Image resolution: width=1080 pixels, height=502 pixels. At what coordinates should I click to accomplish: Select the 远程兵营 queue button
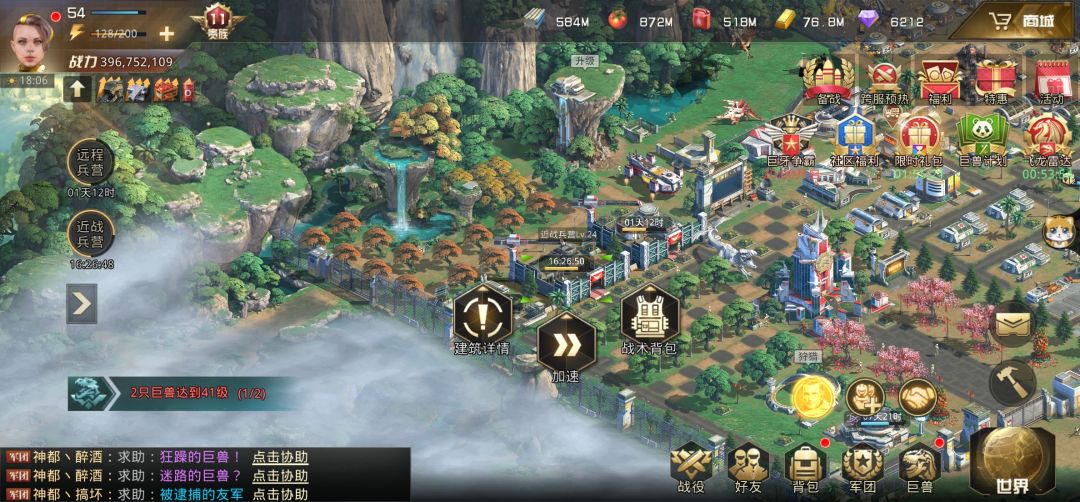tap(91, 162)
